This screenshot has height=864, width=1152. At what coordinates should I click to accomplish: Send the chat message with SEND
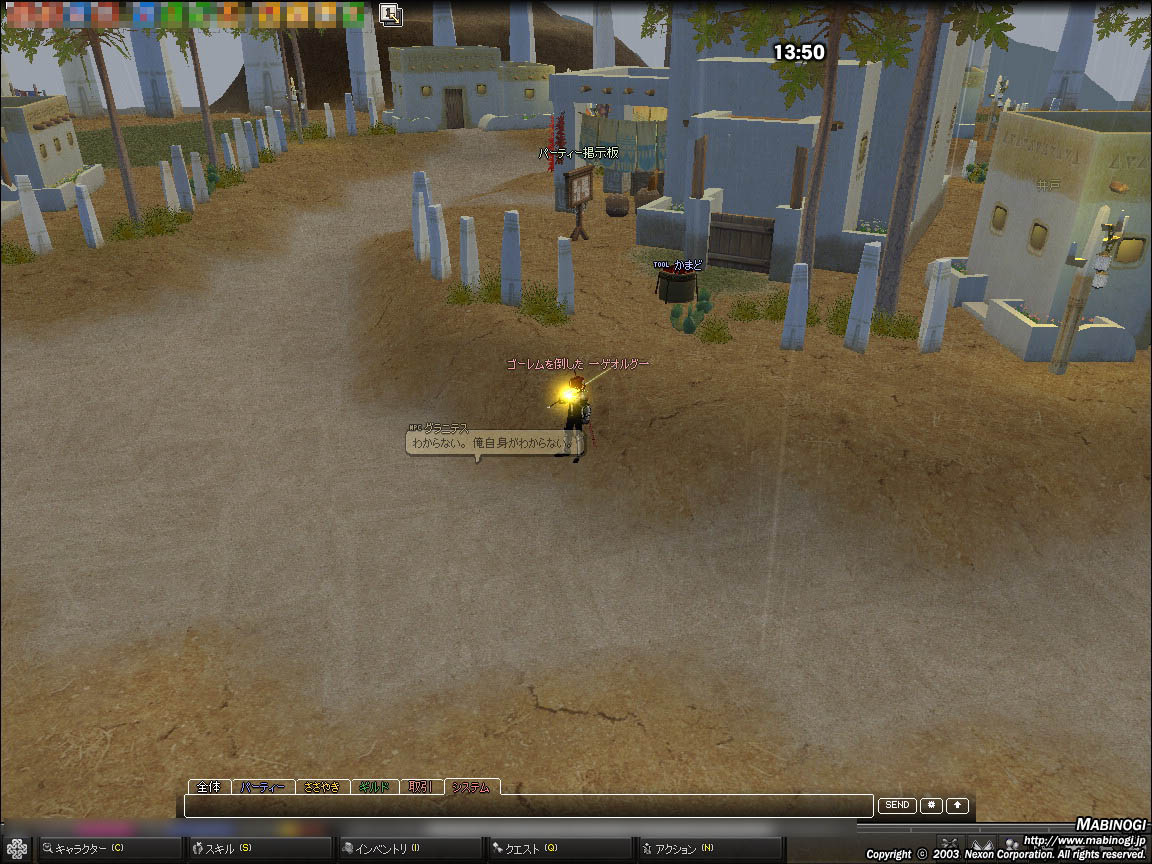pos(897,805)
